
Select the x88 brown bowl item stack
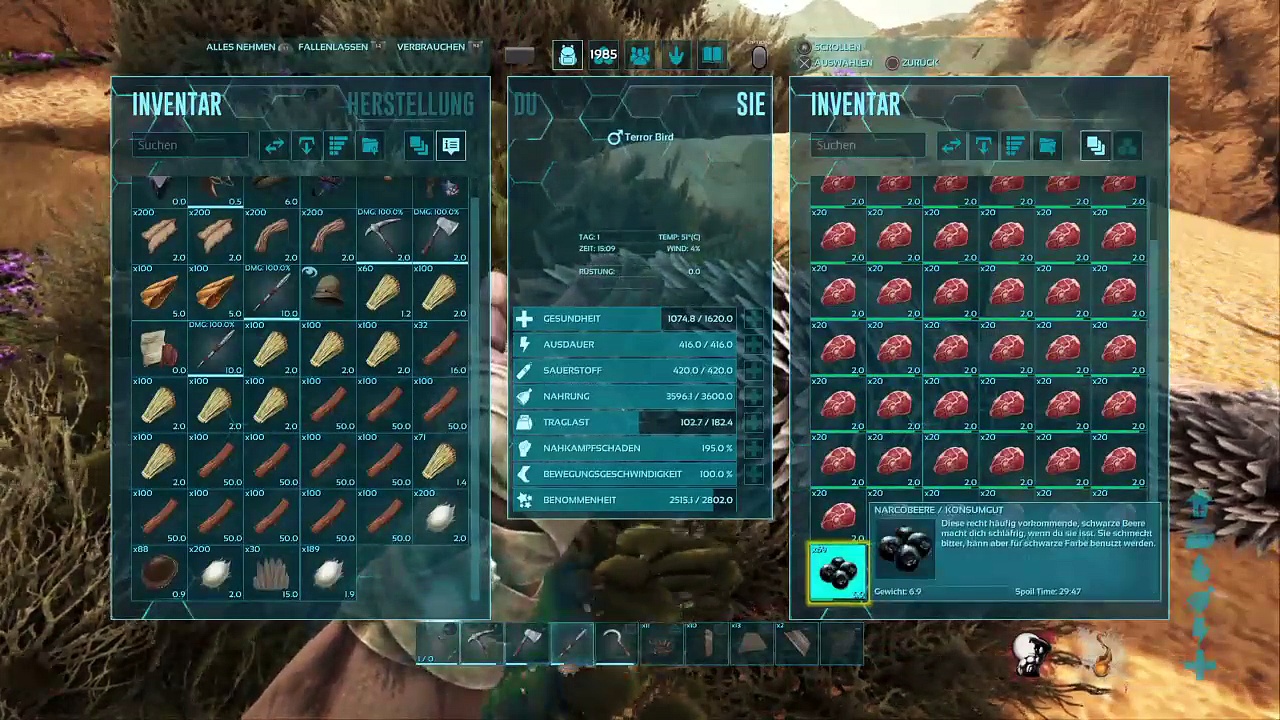coord(159,573)
